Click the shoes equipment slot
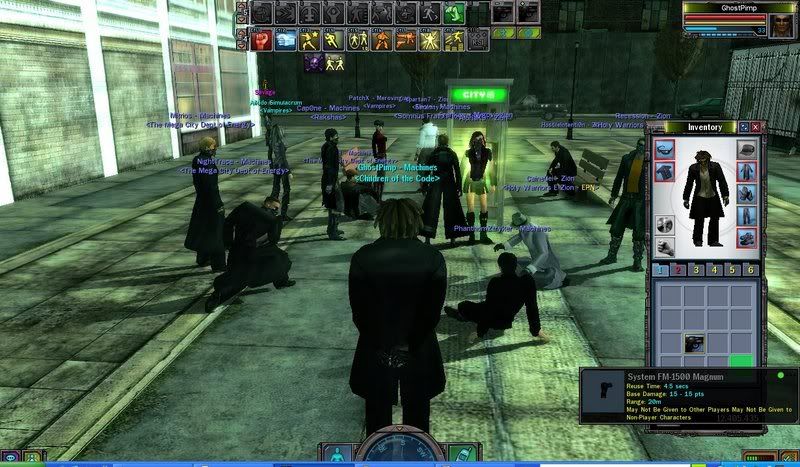Image resolution: width=800 pixels, height=467 pixels. pyautogui.click(x=748, y=239)
